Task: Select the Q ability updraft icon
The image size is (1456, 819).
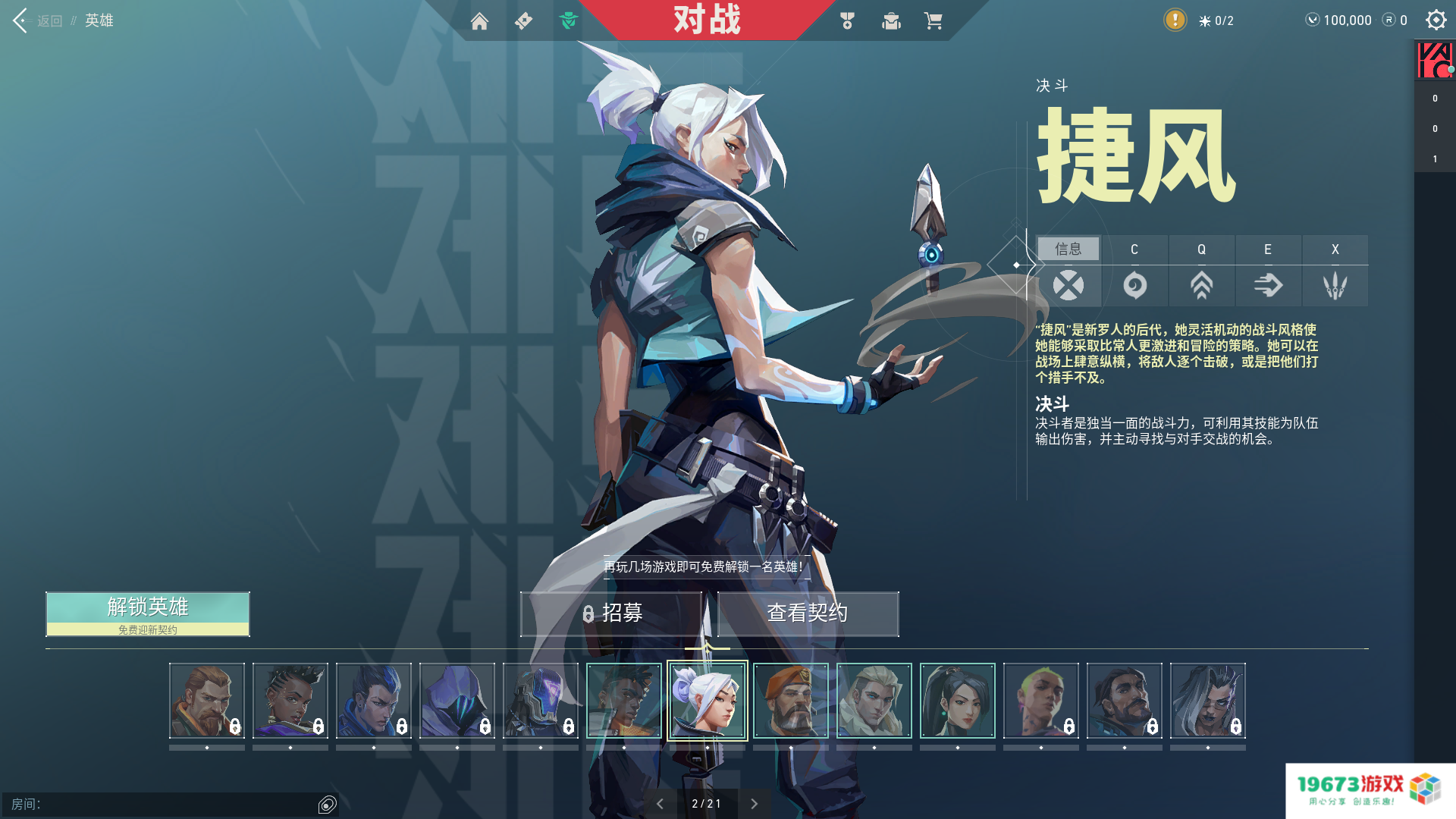Action: pyautogui.click(x=1201, y=286)
